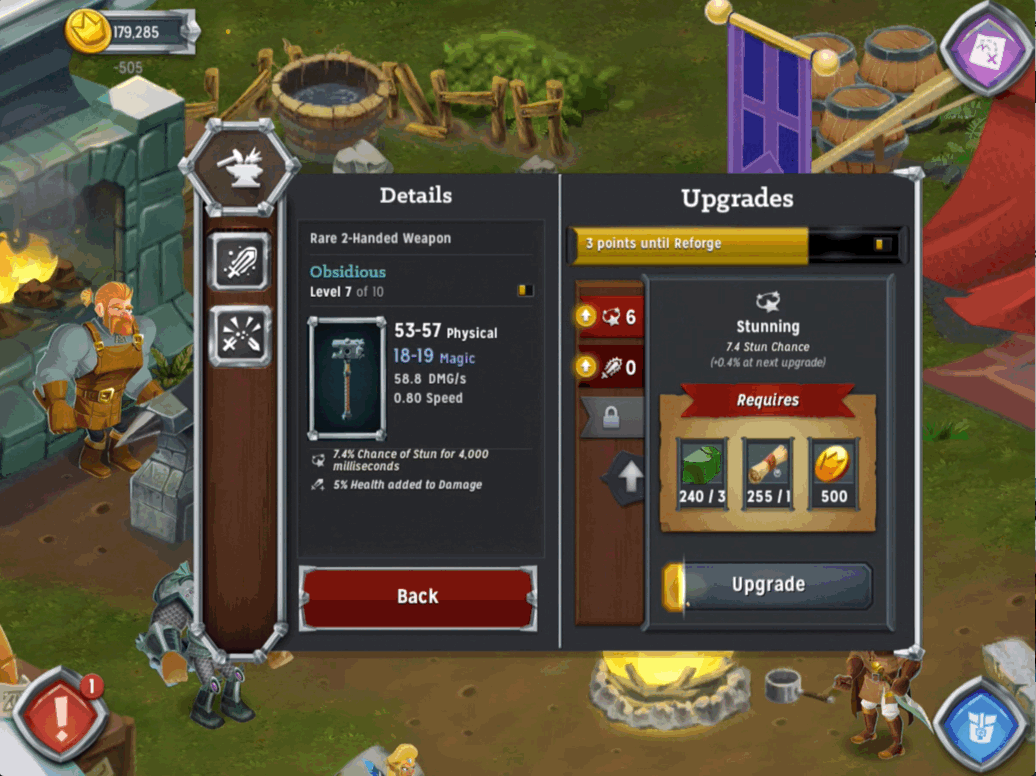This screenshot has height=776, width=1036.
Task: Switch to the sword and shield tab
Action: pos(240,261)
